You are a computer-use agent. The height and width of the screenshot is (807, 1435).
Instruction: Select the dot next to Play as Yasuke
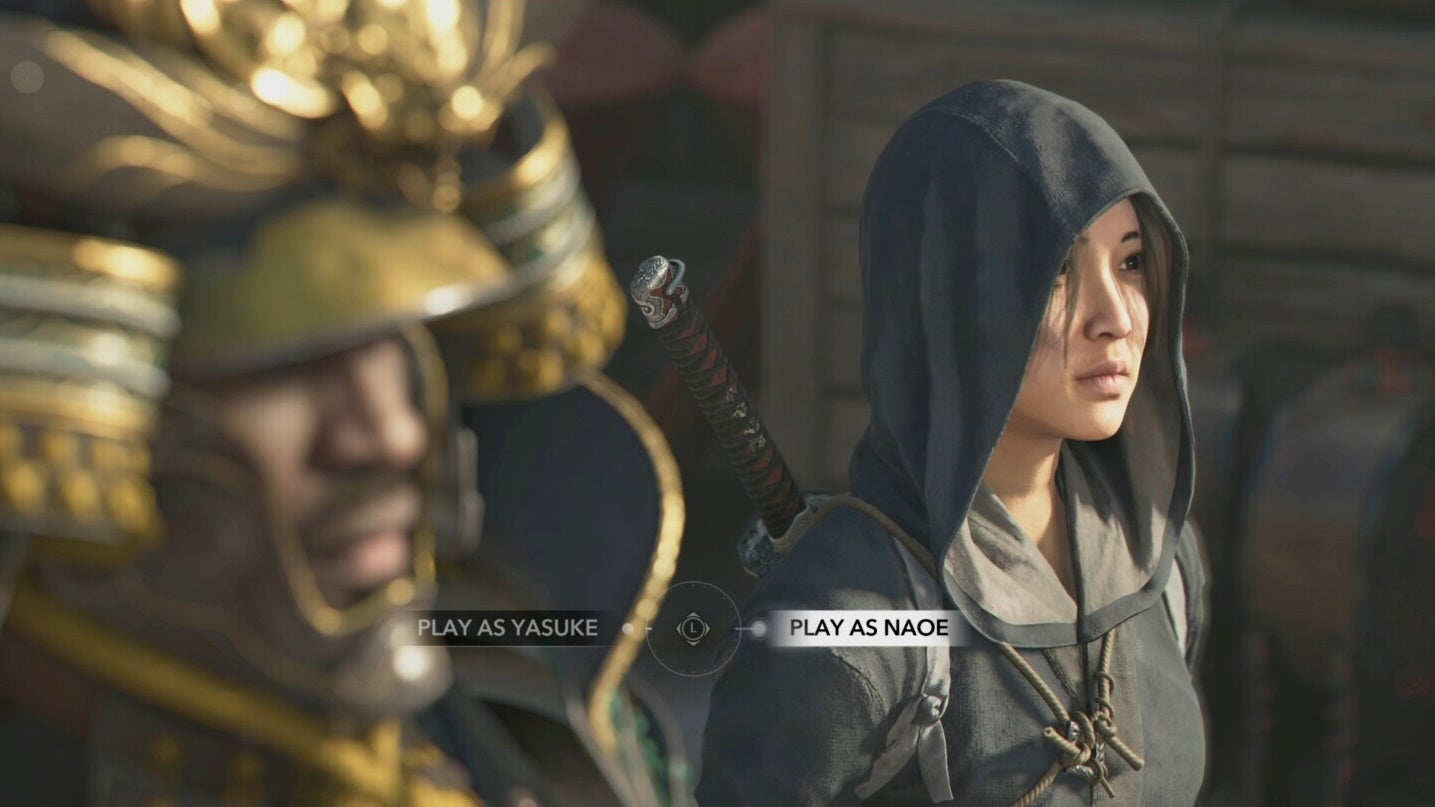(x=627, y=628)
